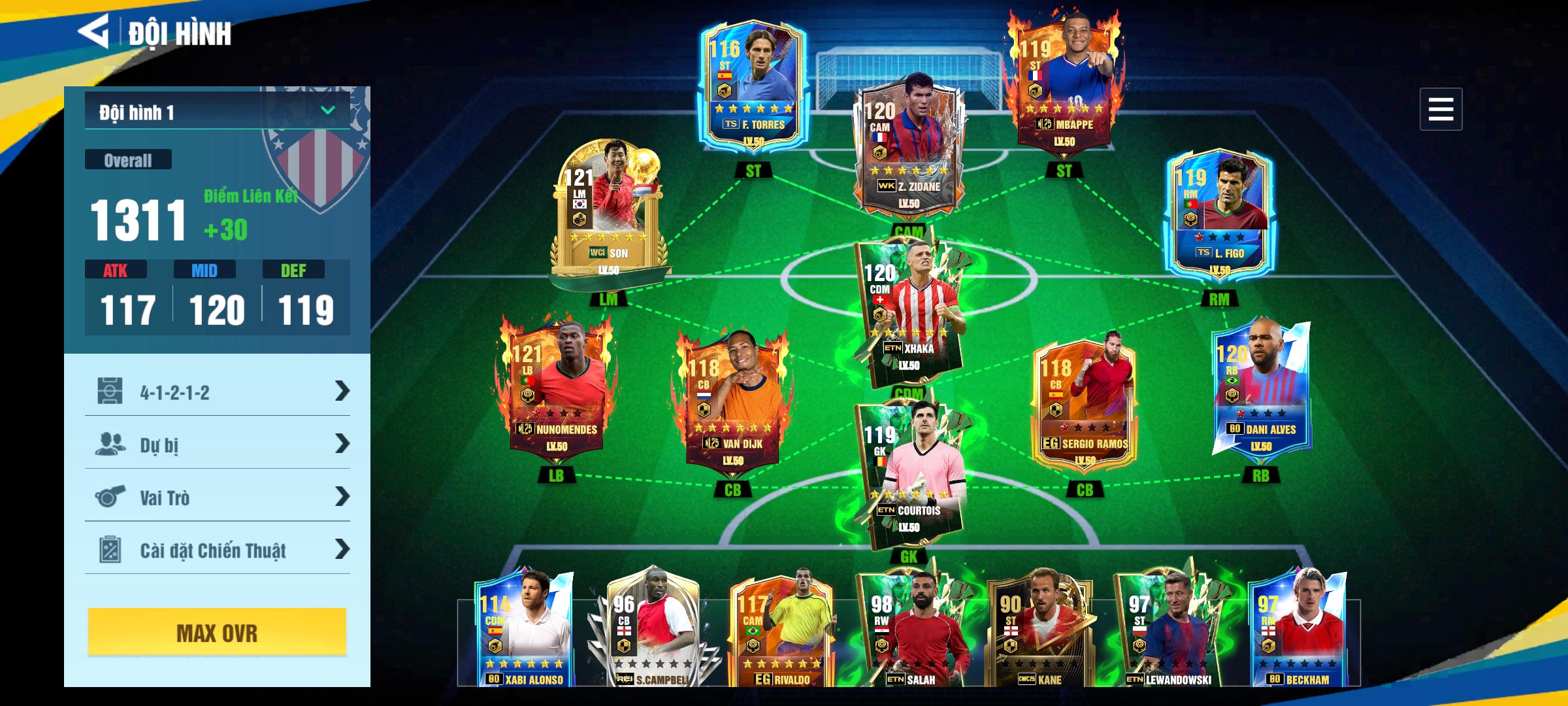
Task: Select Rivaldo from the bench
Action: 781,631
